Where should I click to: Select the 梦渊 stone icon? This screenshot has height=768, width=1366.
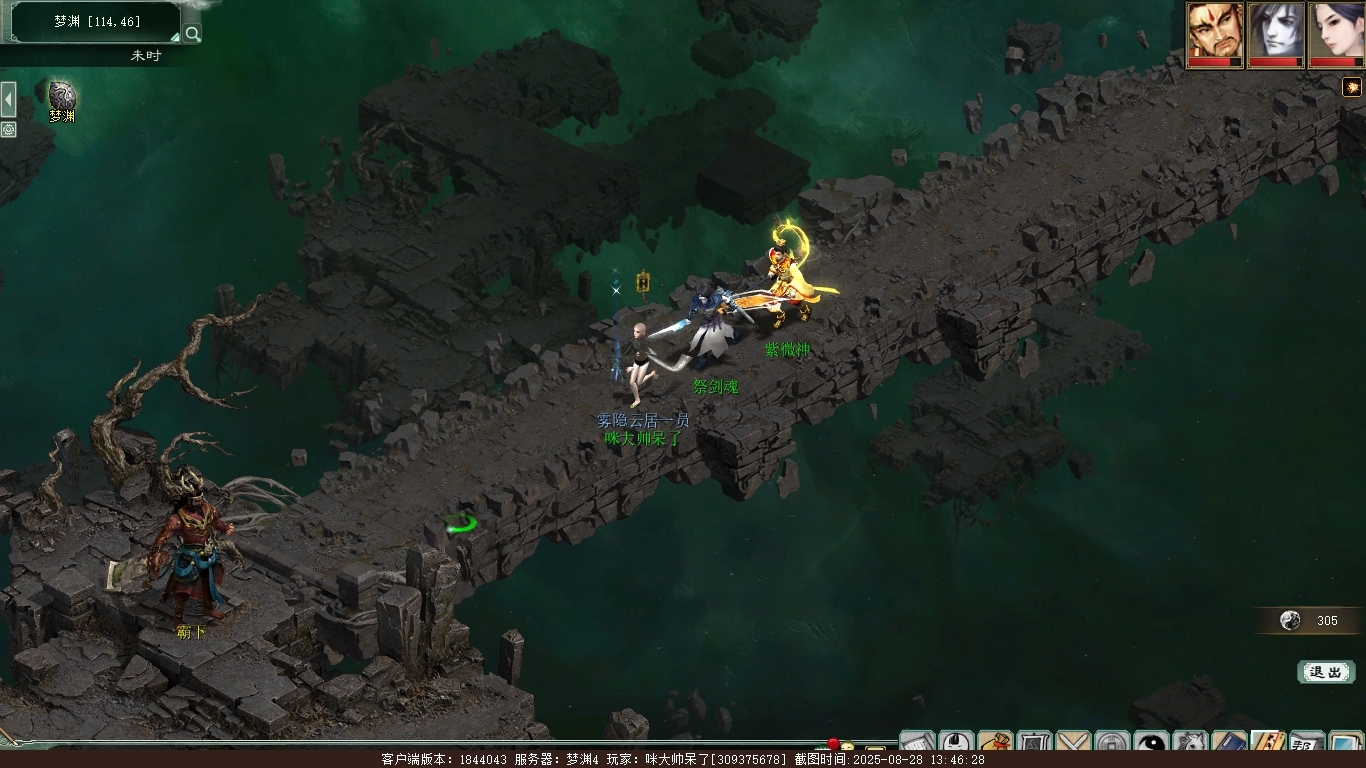click(x=62, y=96)
